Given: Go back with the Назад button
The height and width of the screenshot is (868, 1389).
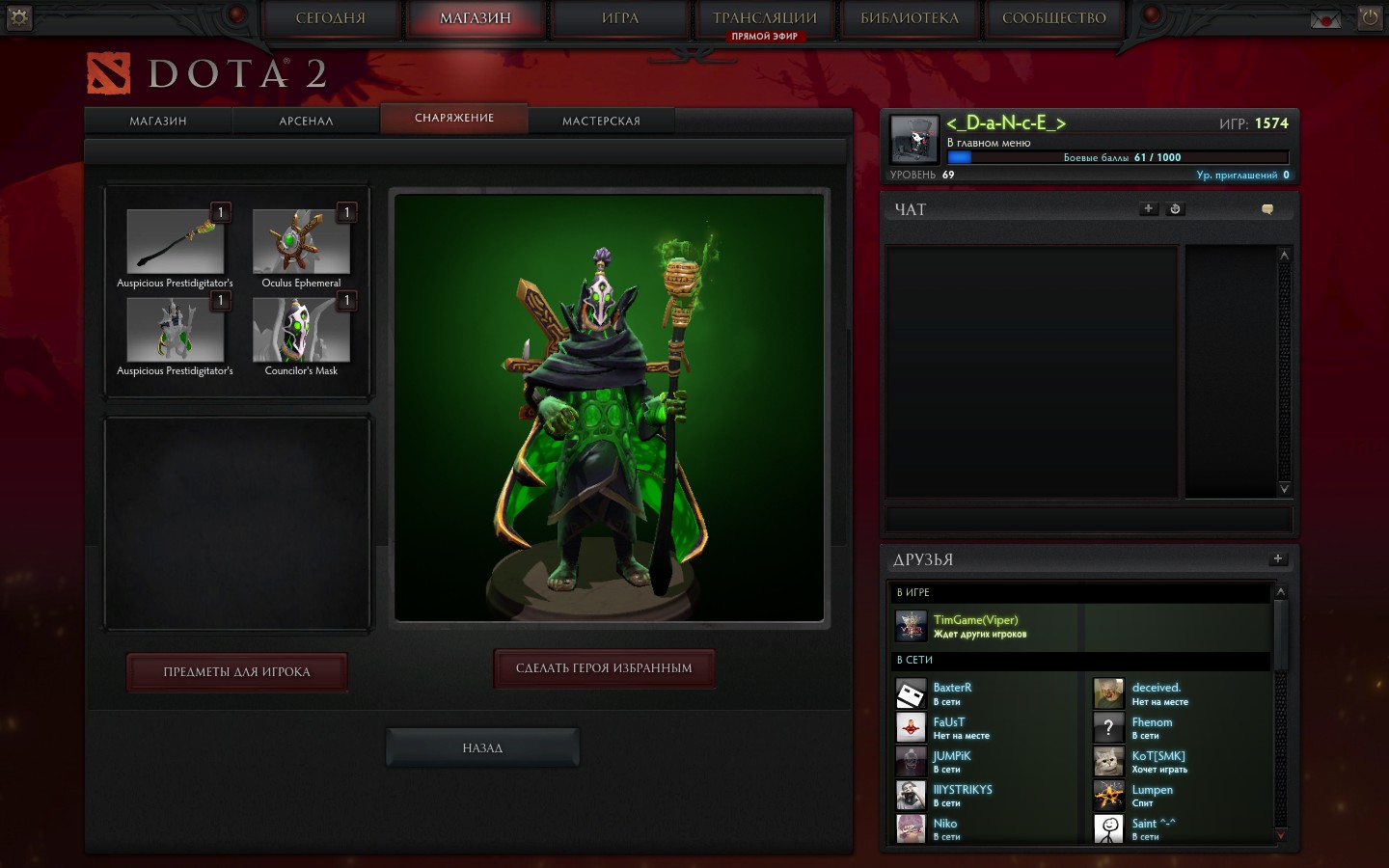Looking at the screenshot, I should tap(482, 748).
